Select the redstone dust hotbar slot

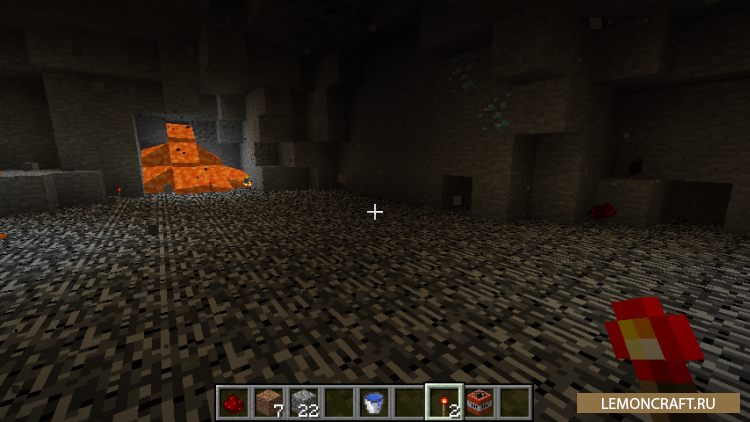234,402
